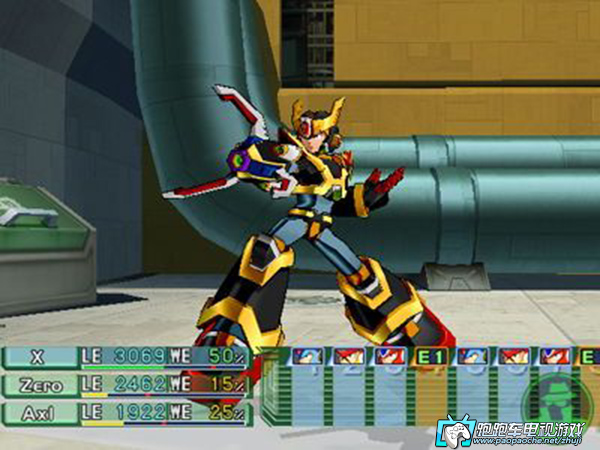Pick Axl's party status row
600x450 pixels.
click(x=40, y=411)
